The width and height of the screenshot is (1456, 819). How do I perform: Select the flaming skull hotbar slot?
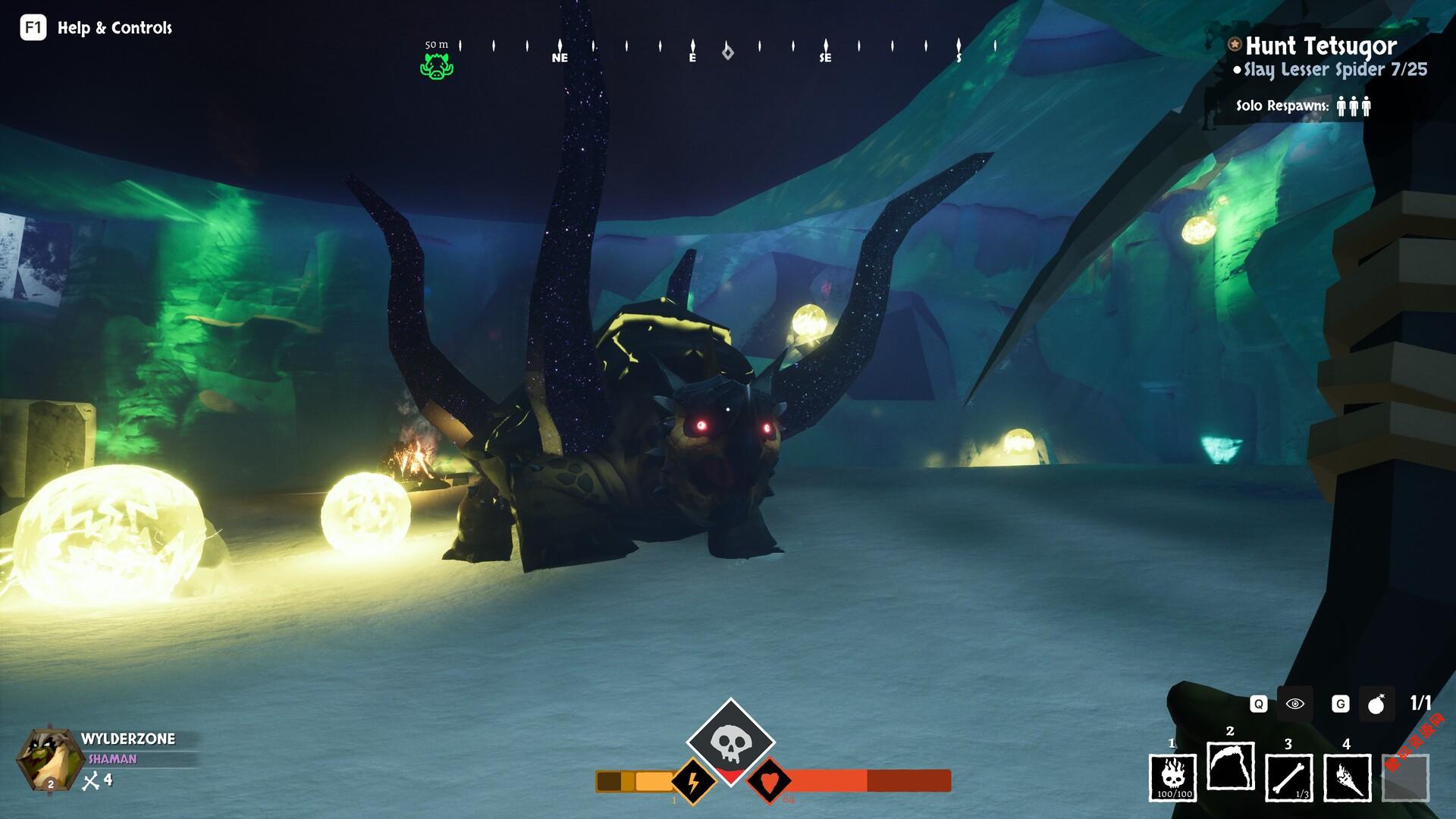pos(1173,777)
